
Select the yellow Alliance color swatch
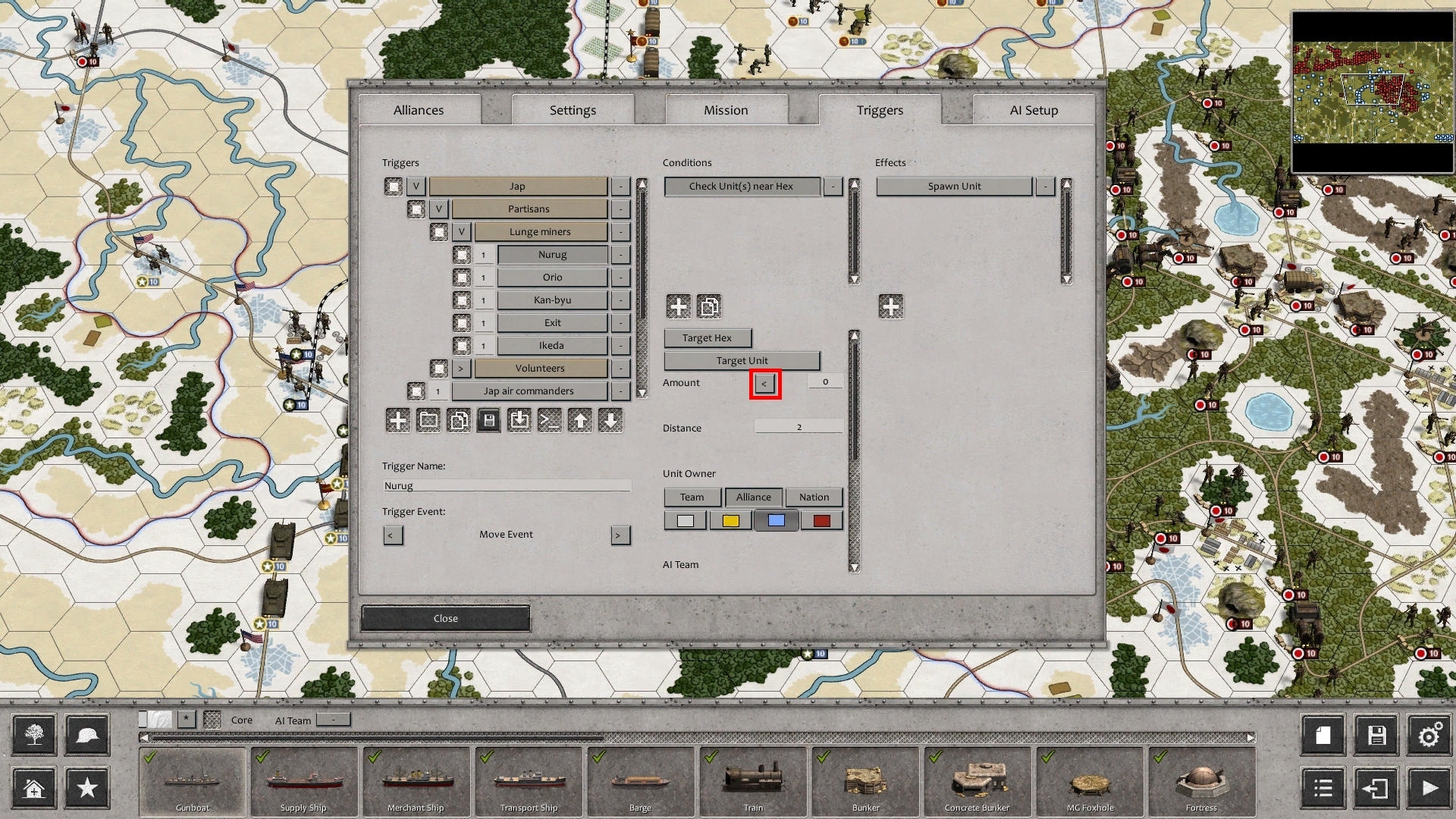click(x=730, y=519)
